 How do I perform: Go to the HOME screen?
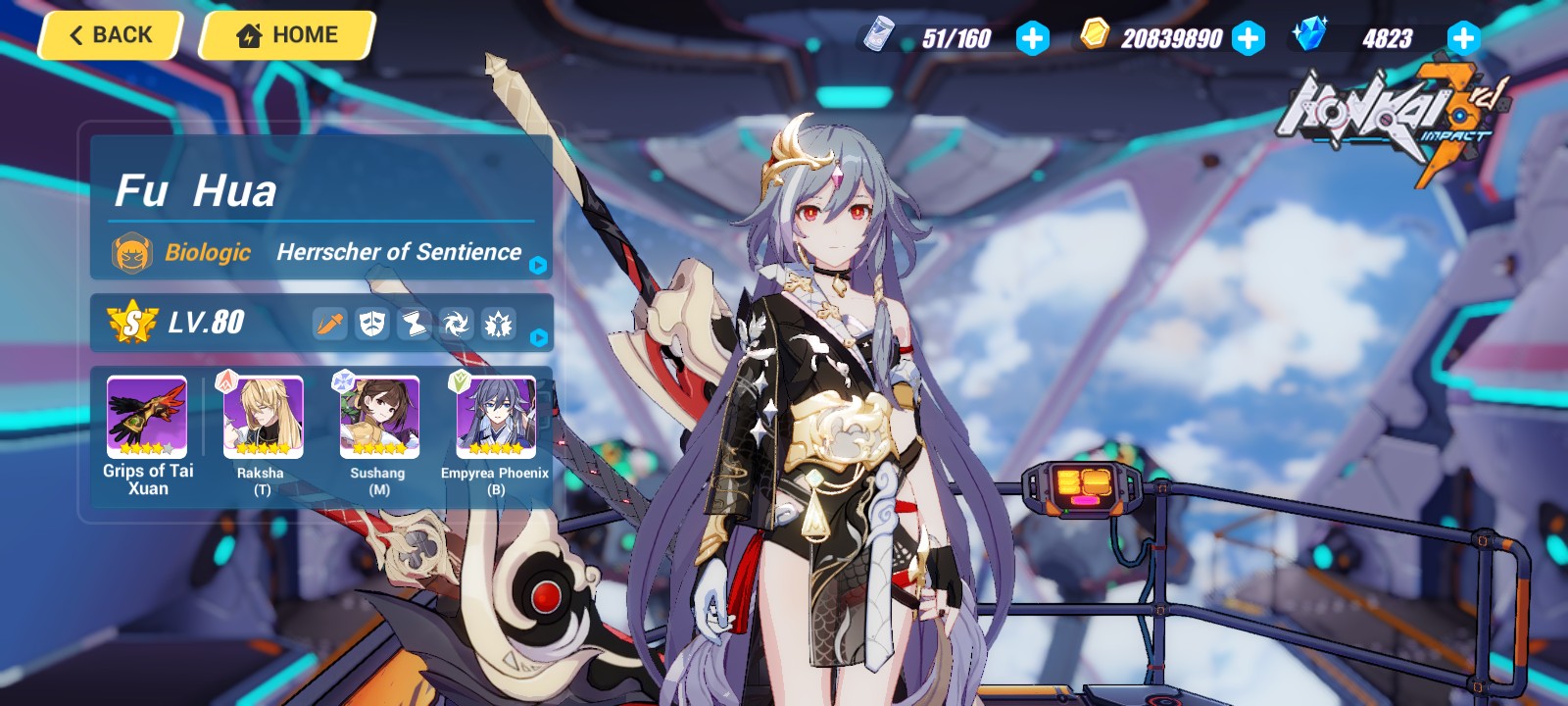285,34
